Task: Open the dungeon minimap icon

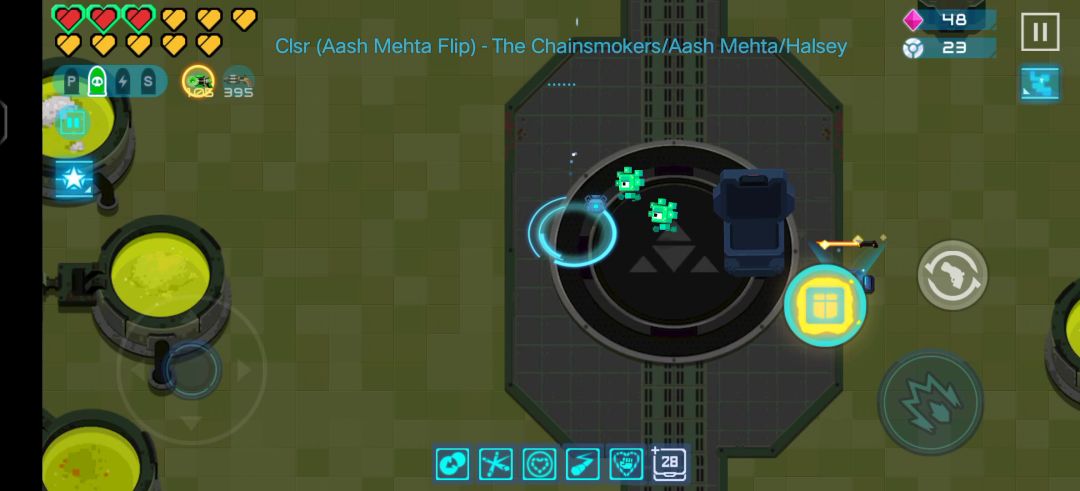Action: [1039, 84]
